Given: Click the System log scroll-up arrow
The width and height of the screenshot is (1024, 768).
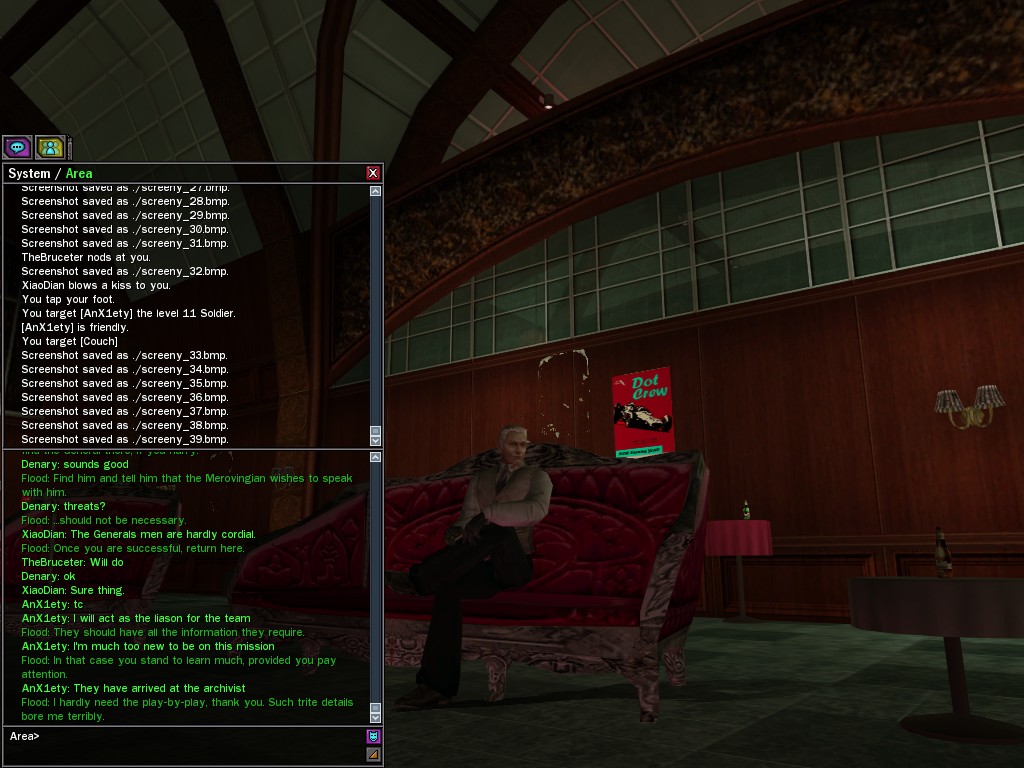Looking at the screenshot, I should [x=376, y=191].
